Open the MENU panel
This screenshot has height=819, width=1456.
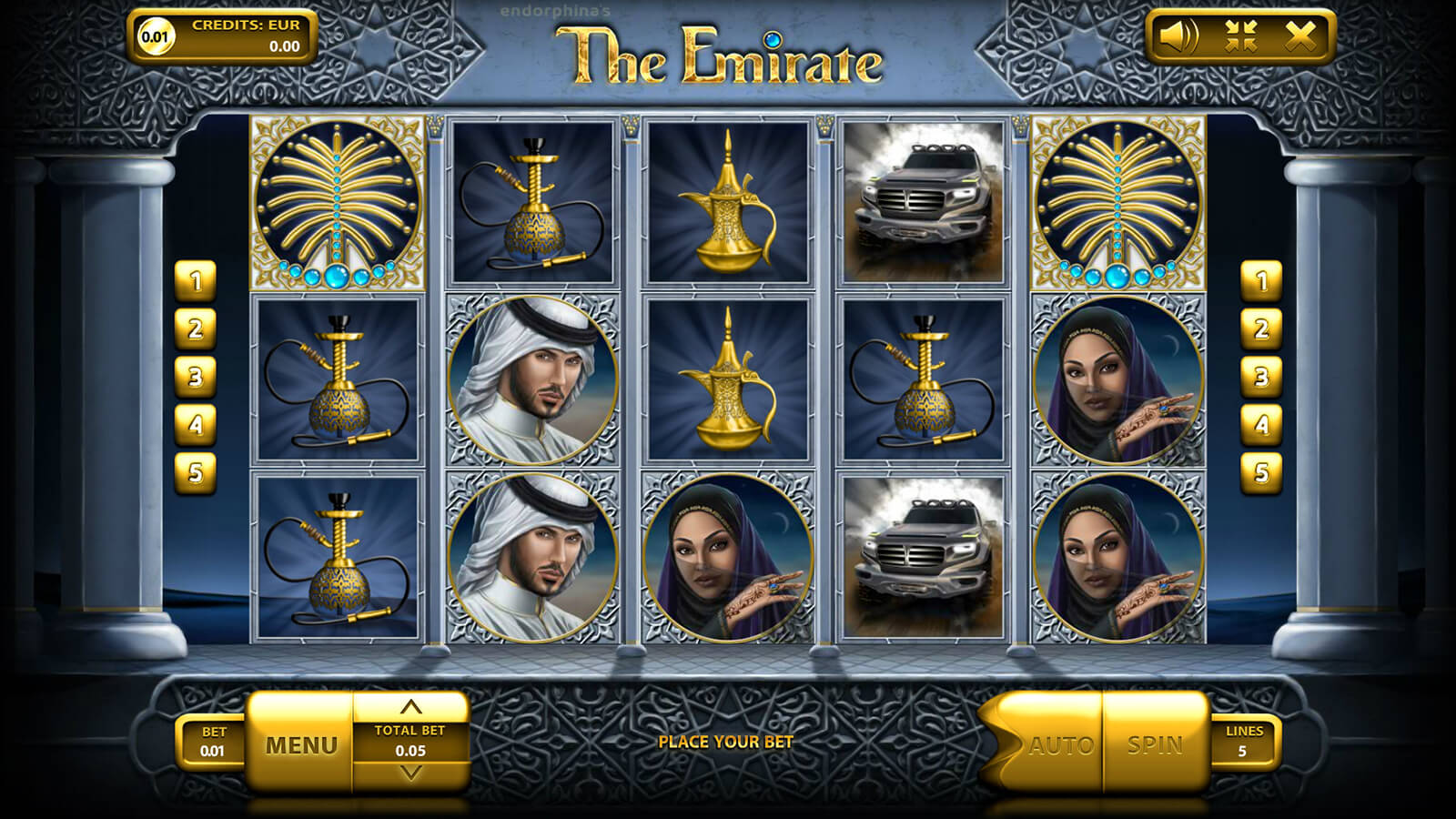pyautogui.click(x=300, y=745)
